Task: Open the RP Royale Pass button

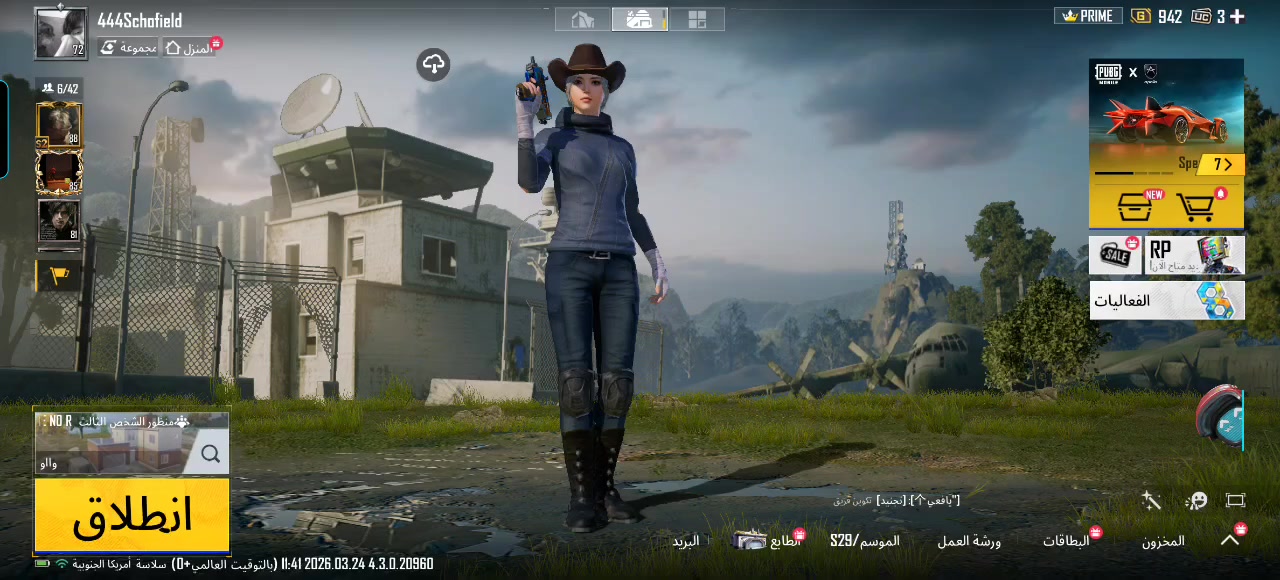Action: click(1195, 256)
